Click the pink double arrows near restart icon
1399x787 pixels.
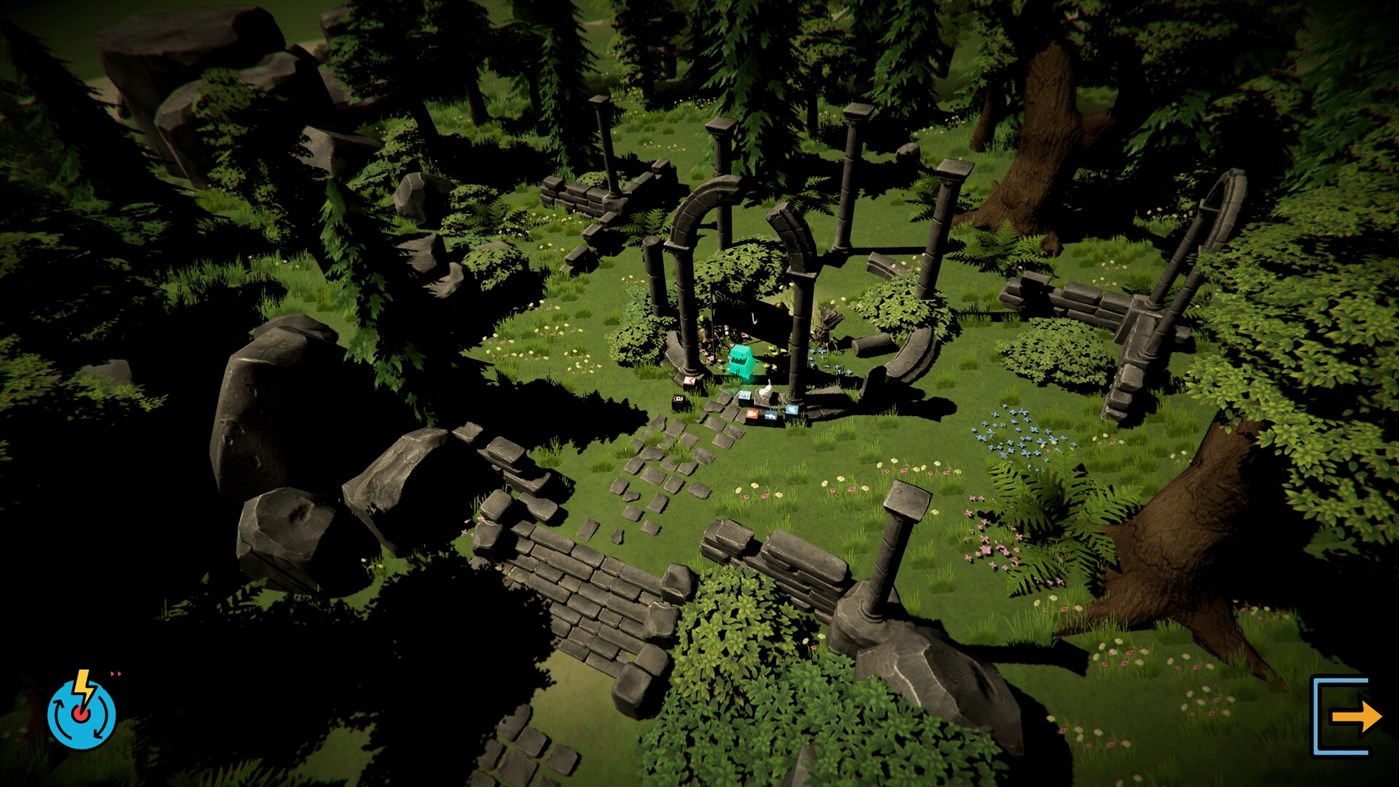click(113, 674)
